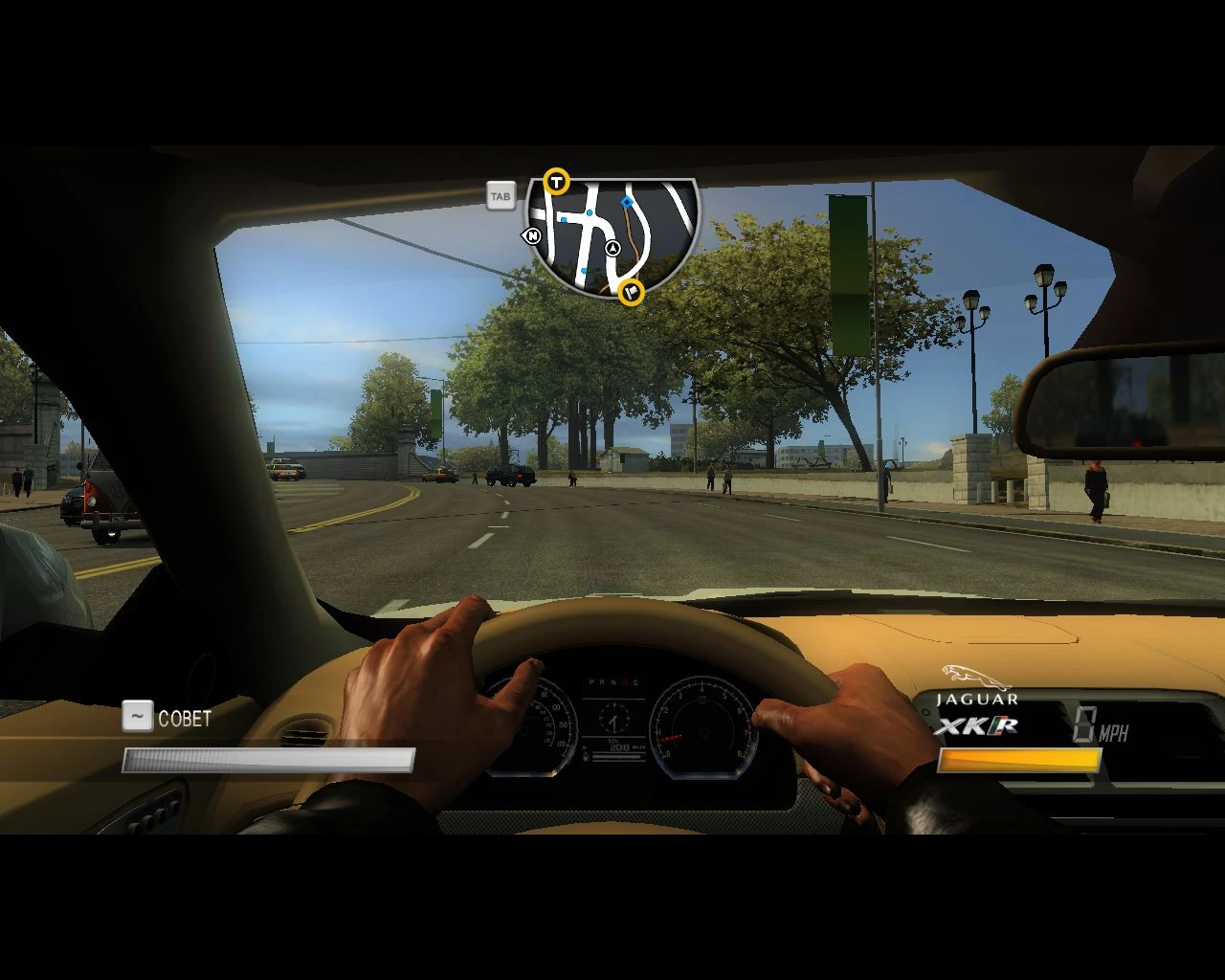Click the T mission marker on the minimap
This screenshot has width=1225, height=980.
[x=555, y=180]
